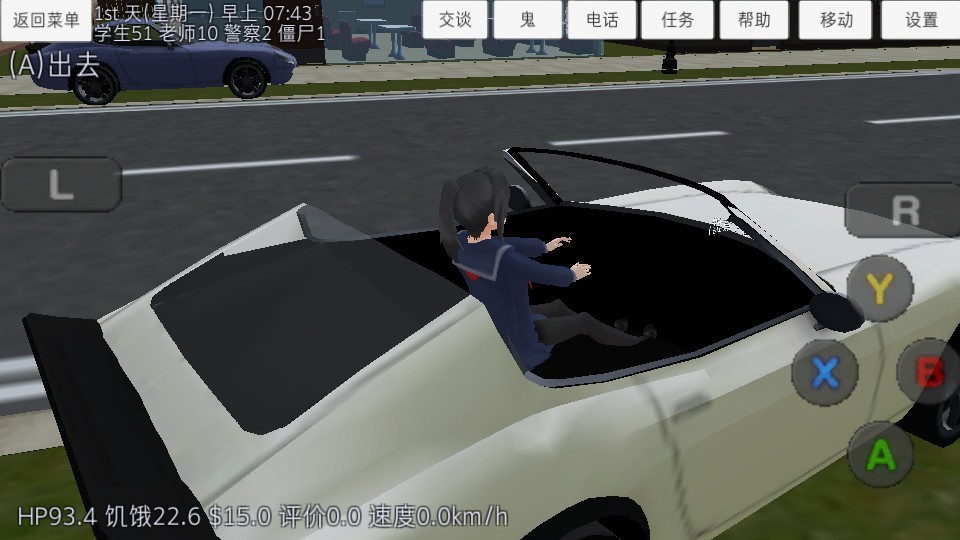The image size is (960, 540).
Task: Open the 交谈 (talk) option
Action: [455, 20]
